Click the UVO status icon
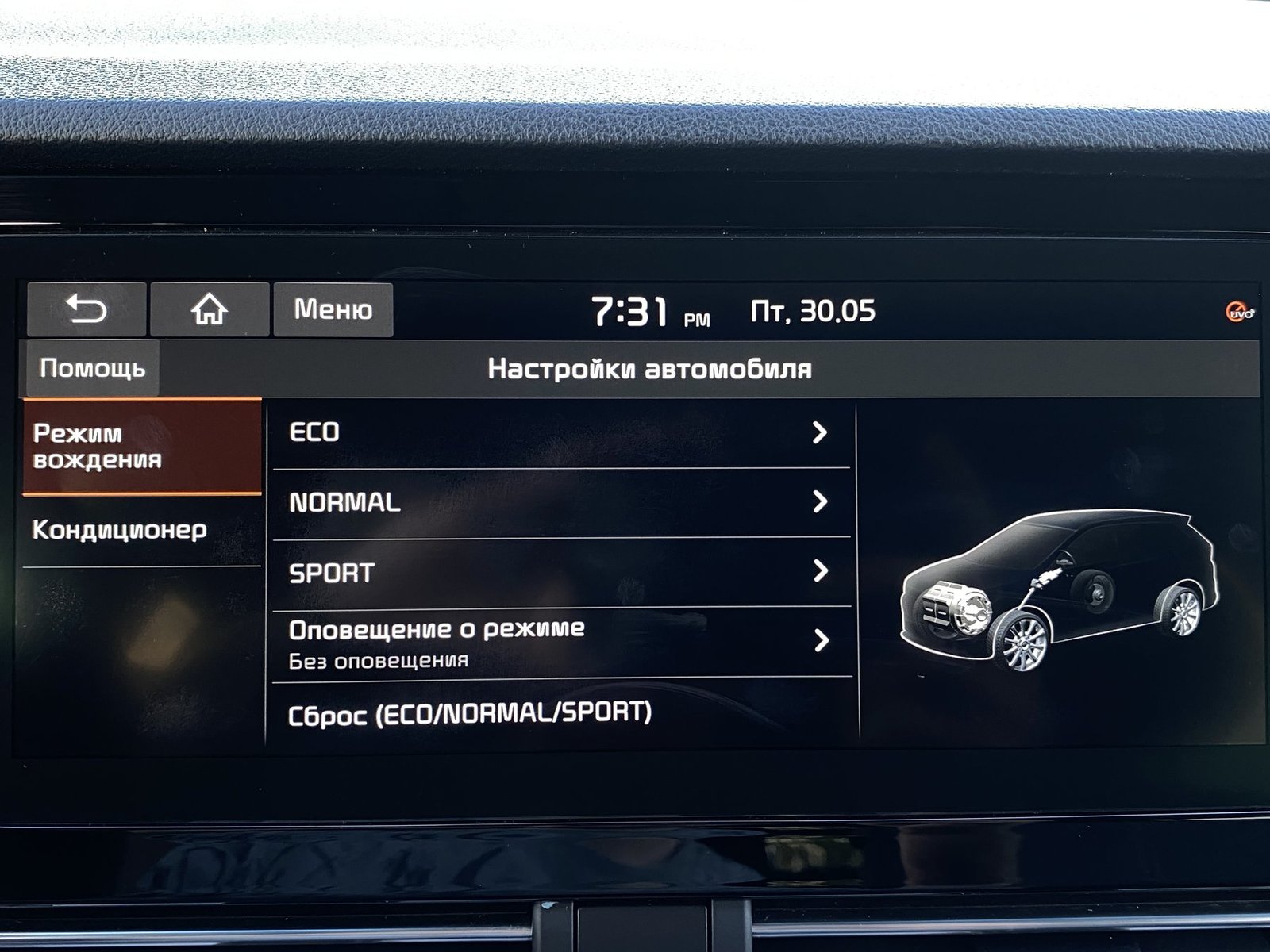 [x=1239, y=312]
